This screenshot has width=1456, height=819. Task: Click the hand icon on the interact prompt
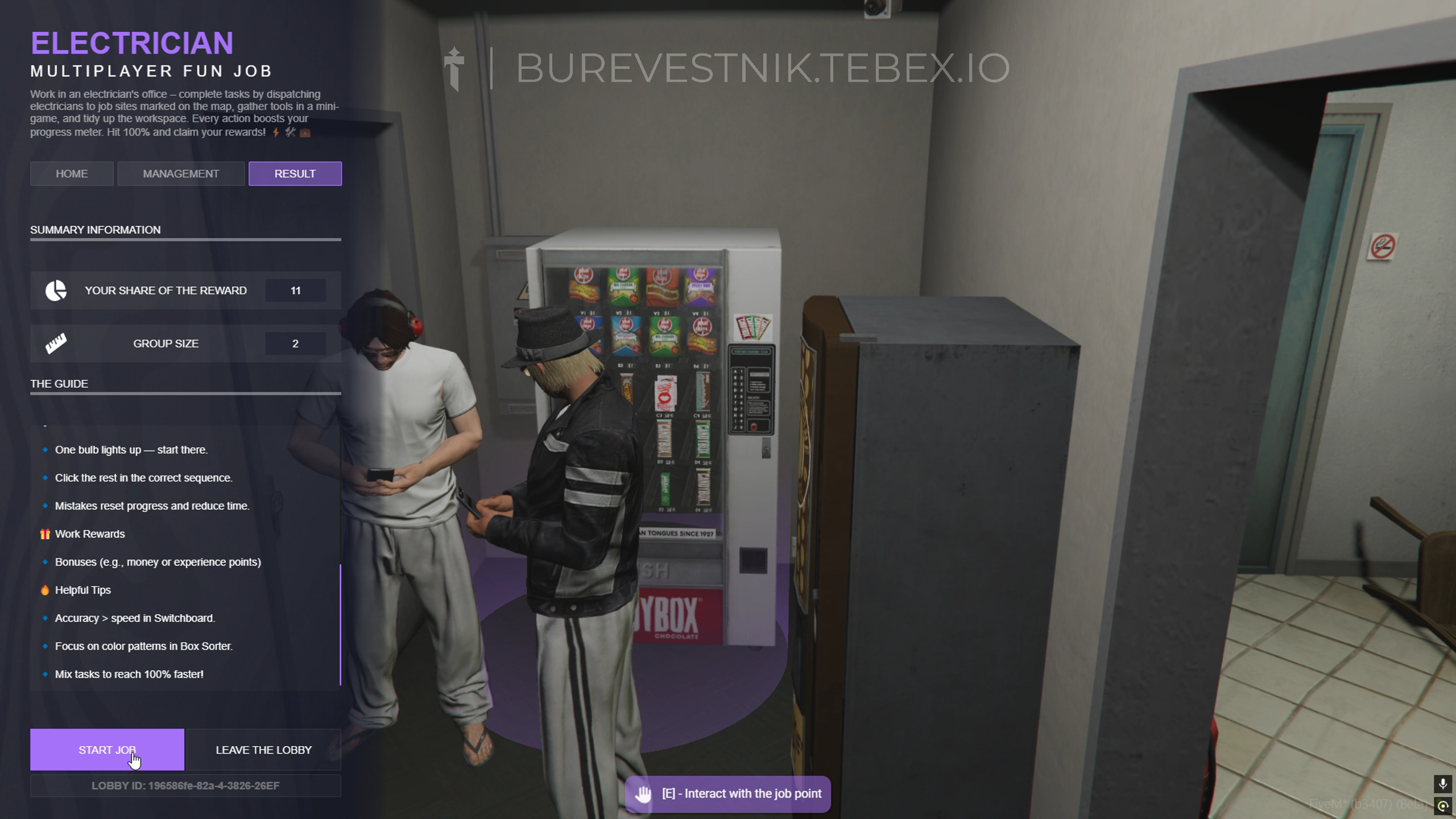pos(644,793)
